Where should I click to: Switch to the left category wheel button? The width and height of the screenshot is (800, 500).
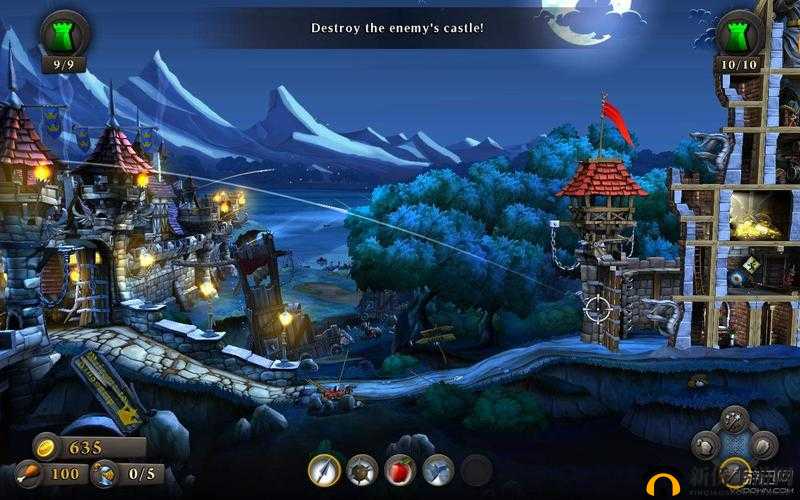[706, 446]
